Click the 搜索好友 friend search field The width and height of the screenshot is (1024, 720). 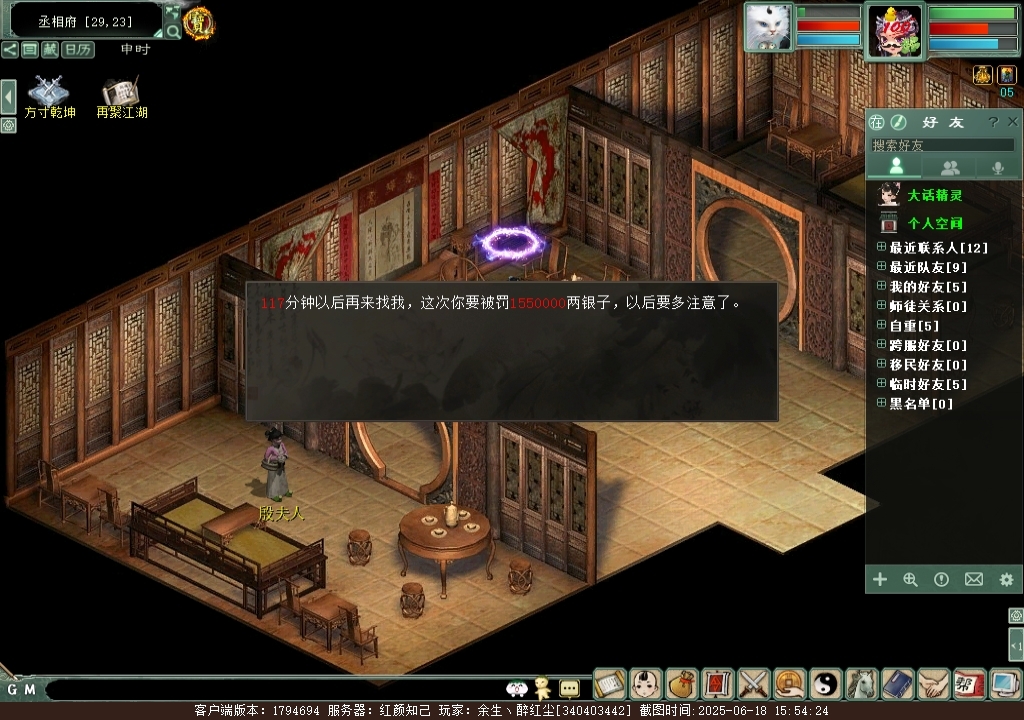click(940, 145)
